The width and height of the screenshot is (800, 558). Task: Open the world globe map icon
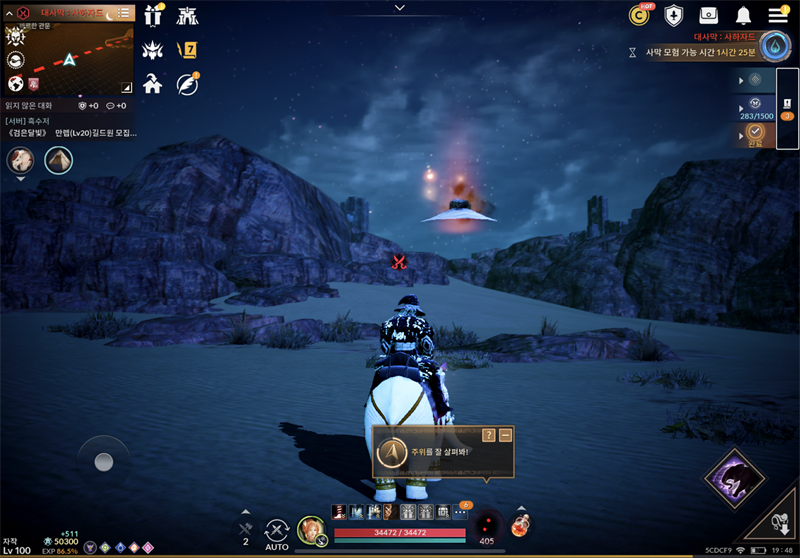click(16, 83)
